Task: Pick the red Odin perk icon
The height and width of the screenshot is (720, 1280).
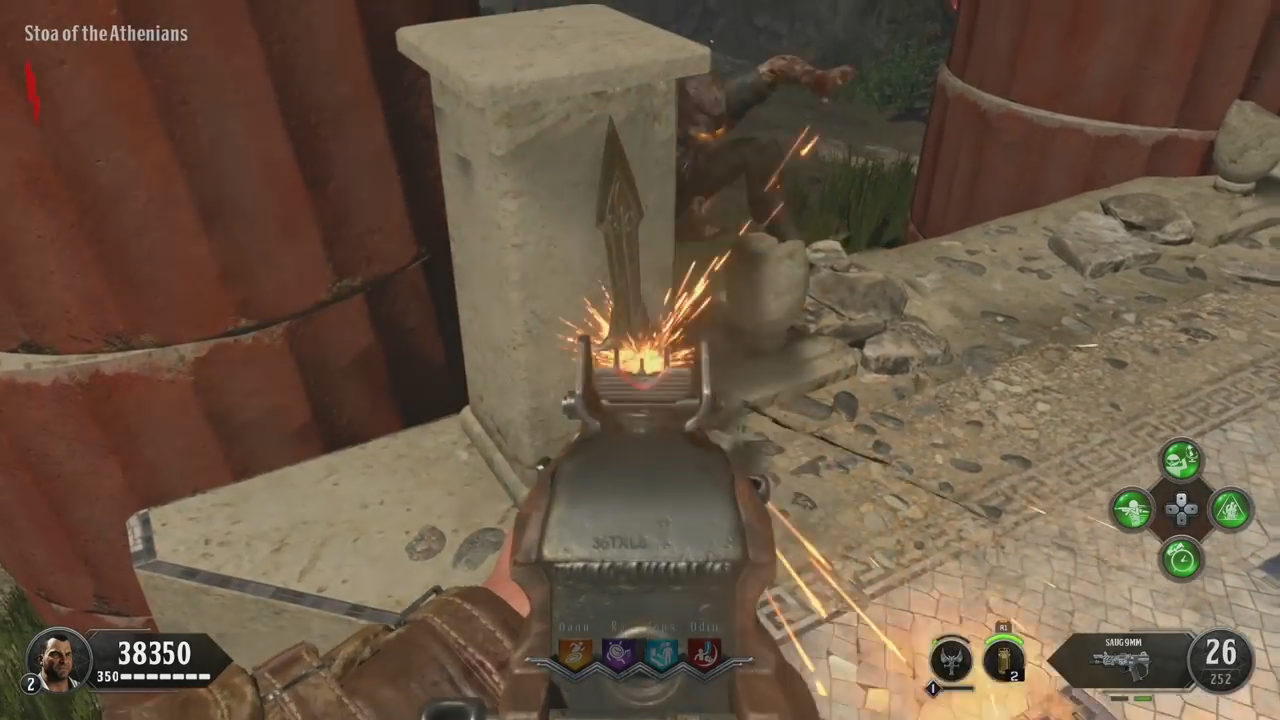Action: (704, 654)
